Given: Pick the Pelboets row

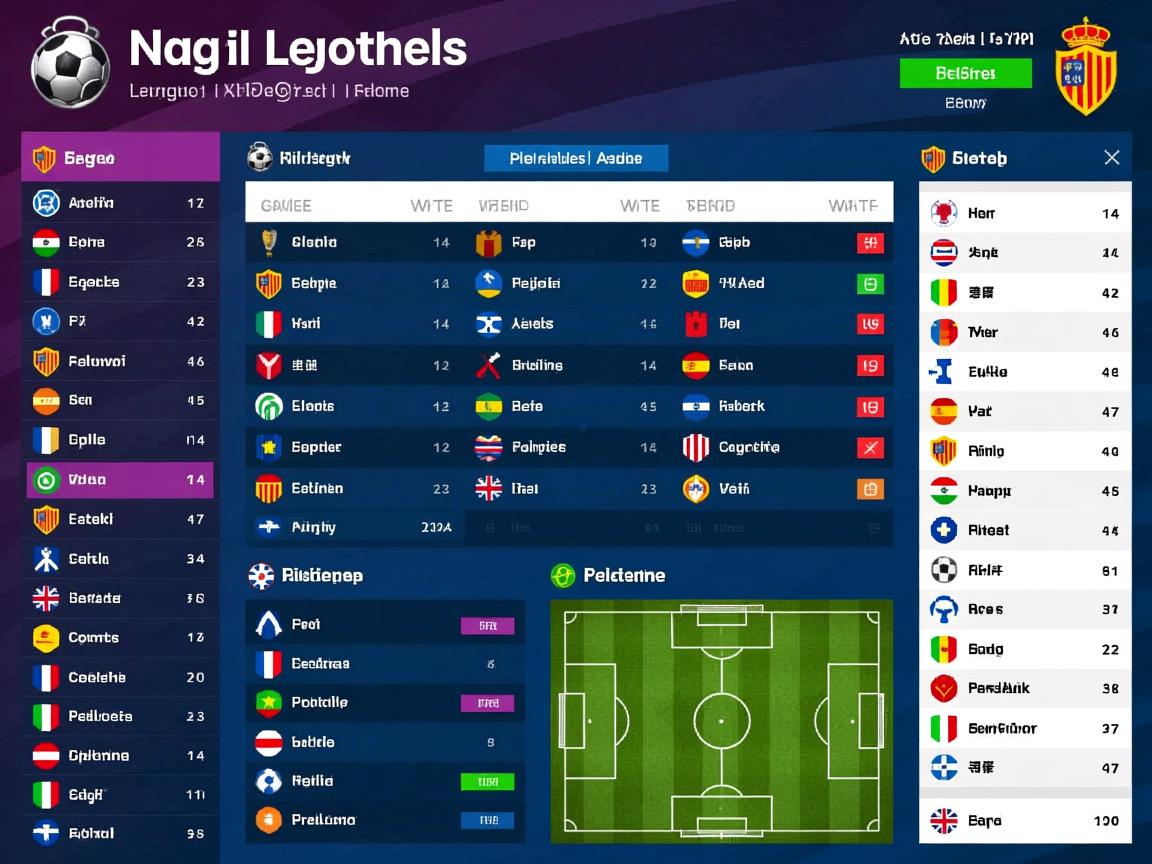Looking at the screenshot, I should [x=120, y=717].
